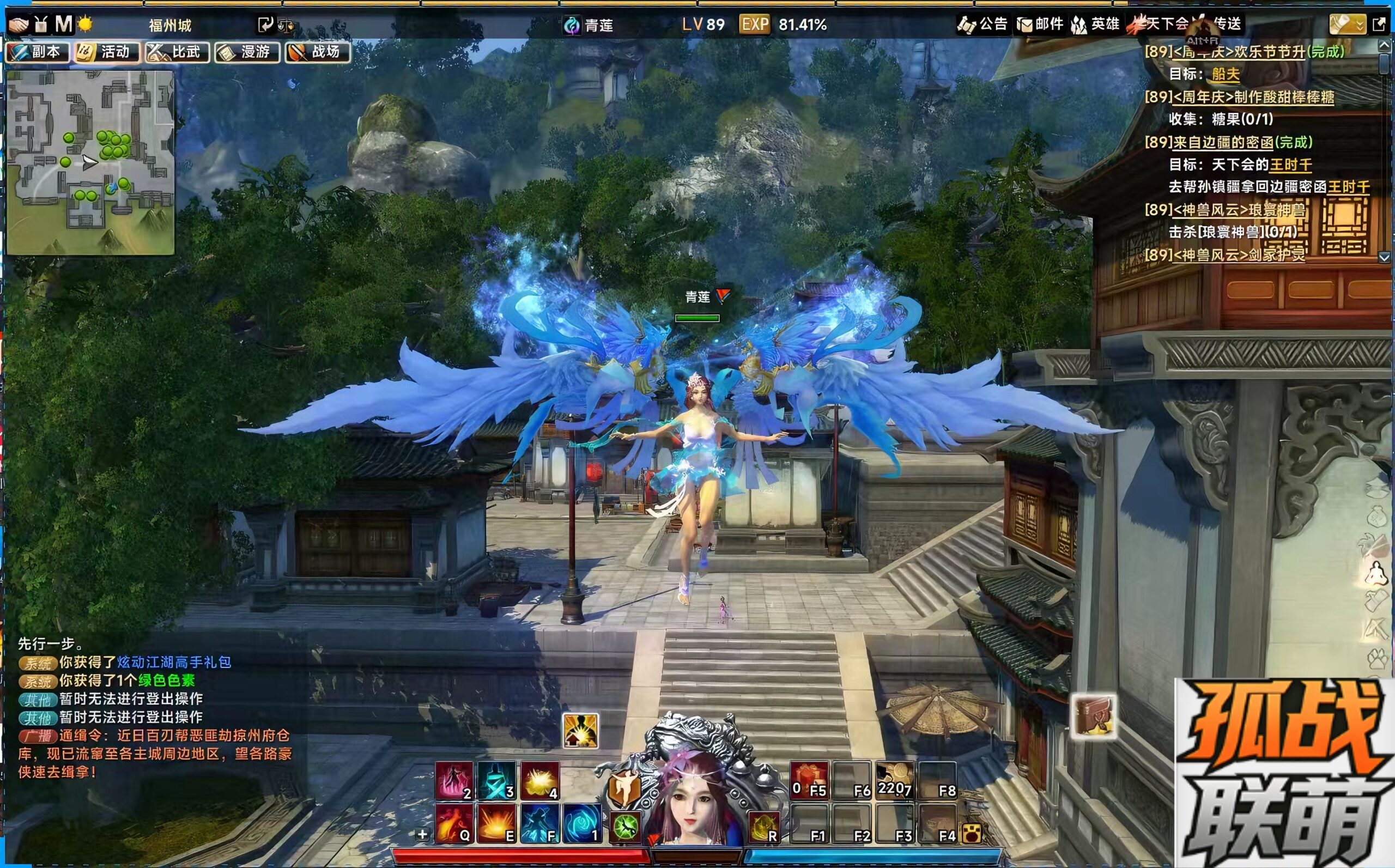The width and height of the screenshot is (1395, 868).
Task: Track the 制作酸甜棒棒糖 quest link
Action: coord(1253,97)
